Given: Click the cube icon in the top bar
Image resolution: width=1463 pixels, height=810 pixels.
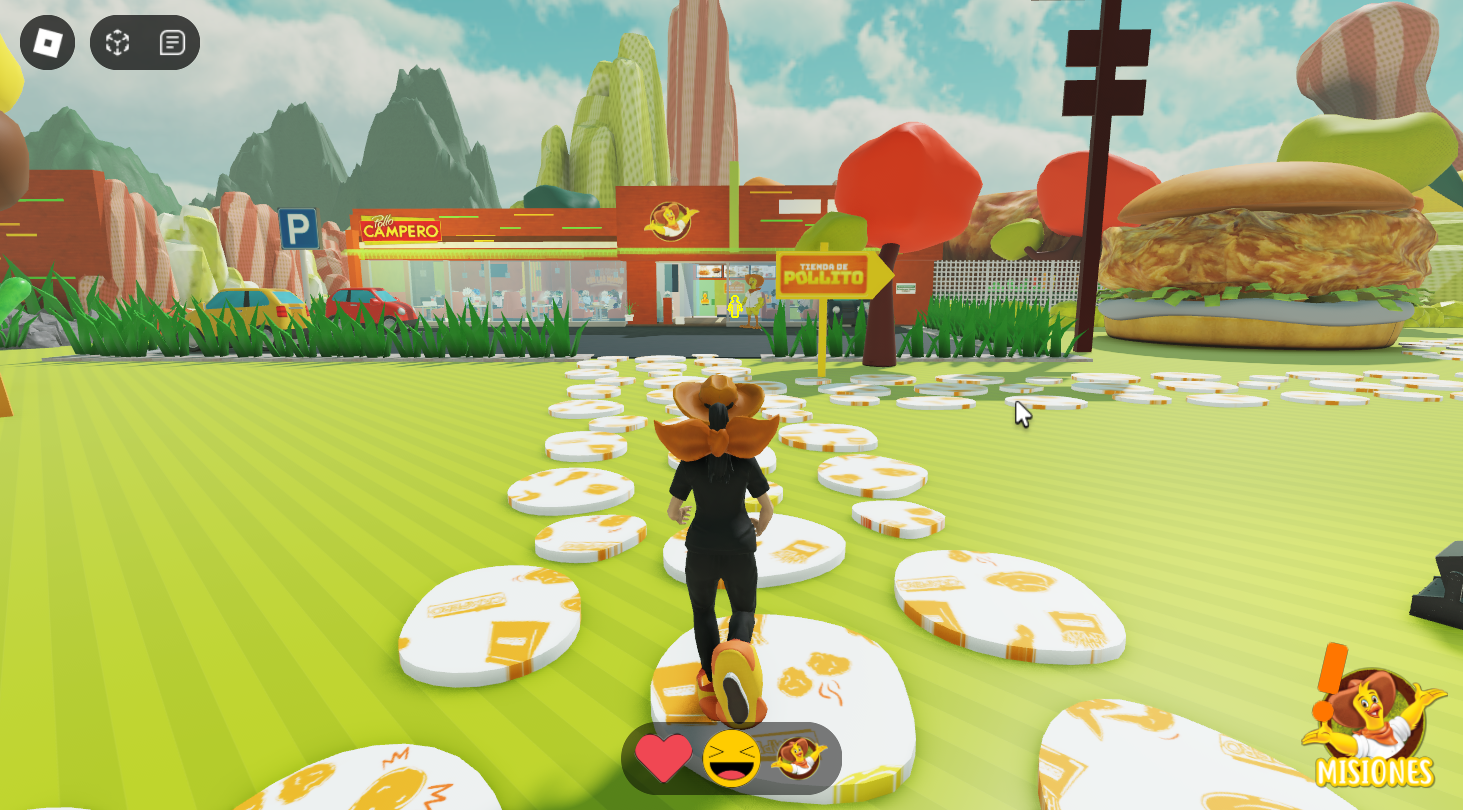Looking at the screenshot, I should tap(118, 42).
